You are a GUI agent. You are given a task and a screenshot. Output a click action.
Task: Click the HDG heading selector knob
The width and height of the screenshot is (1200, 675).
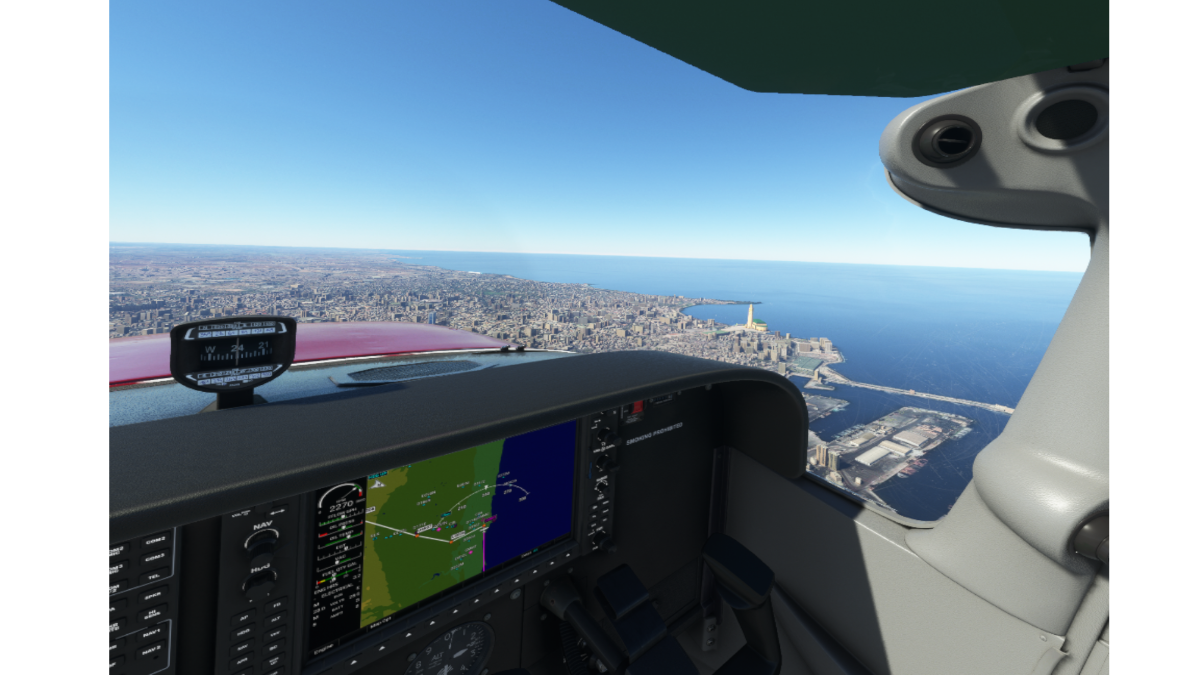click(262, 582)
